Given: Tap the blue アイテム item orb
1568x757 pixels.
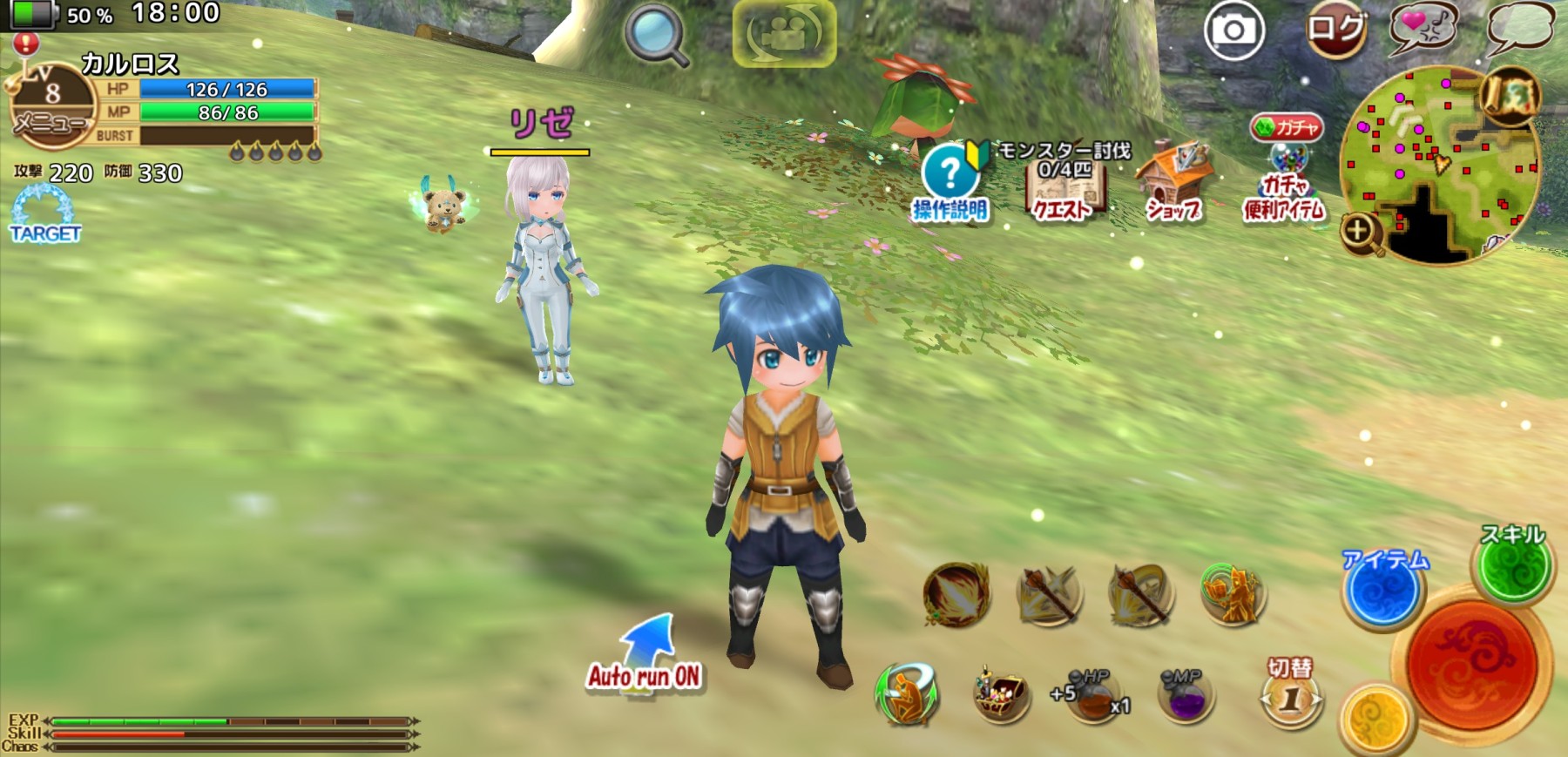Looking at the screenshot, I should tap(1382, 590).
